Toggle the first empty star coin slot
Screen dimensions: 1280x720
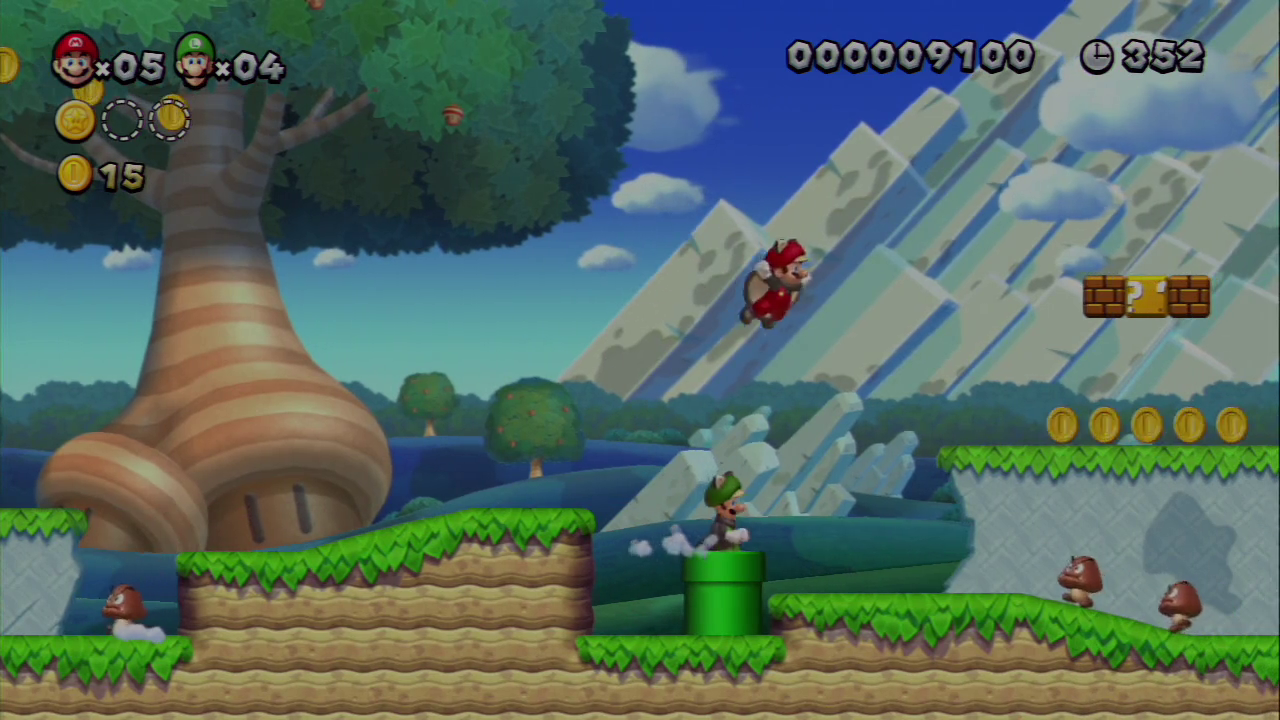[x=122, y=120]
